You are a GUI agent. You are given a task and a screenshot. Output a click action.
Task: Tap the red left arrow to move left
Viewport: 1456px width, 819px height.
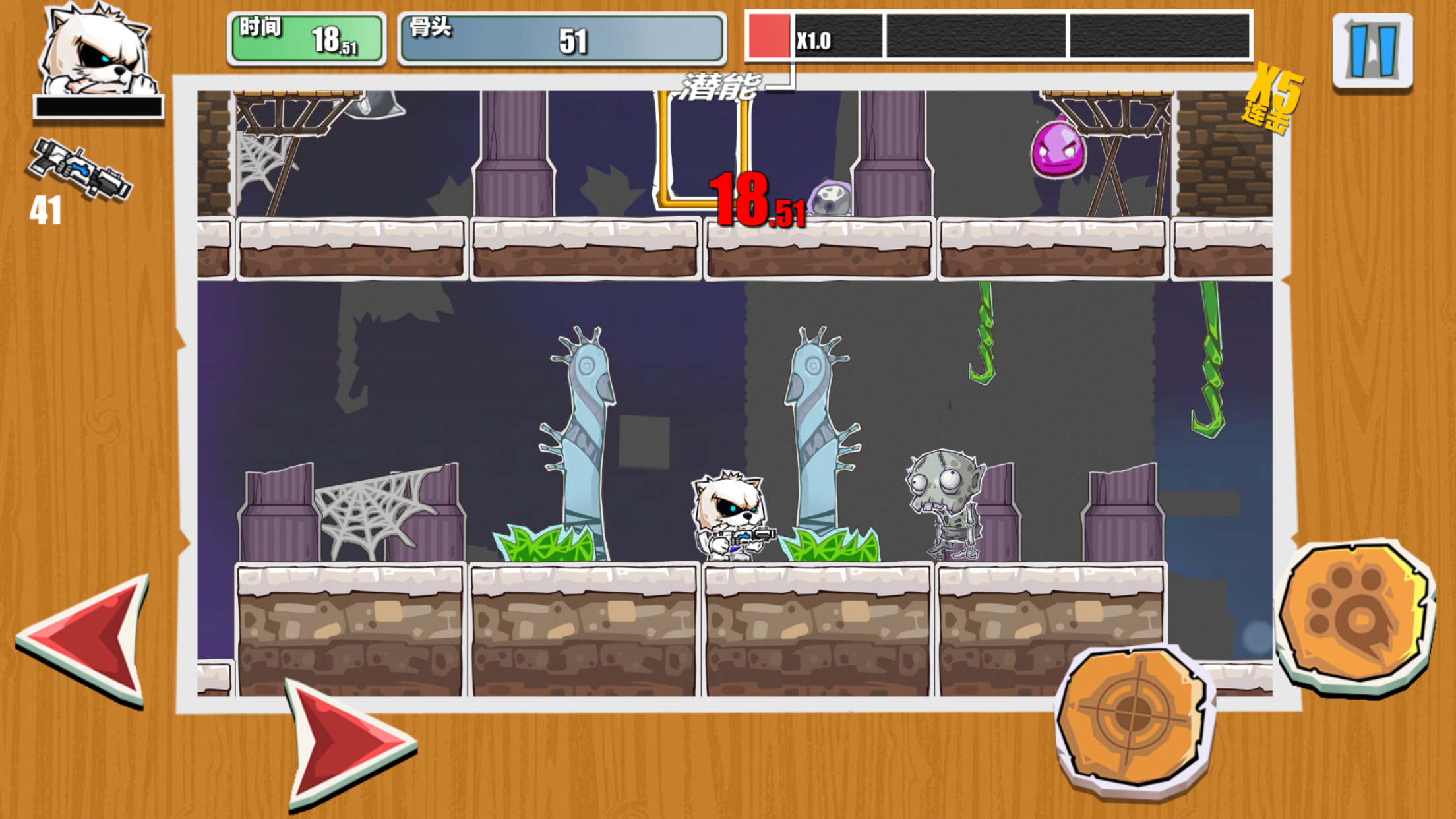pos(89,638)
